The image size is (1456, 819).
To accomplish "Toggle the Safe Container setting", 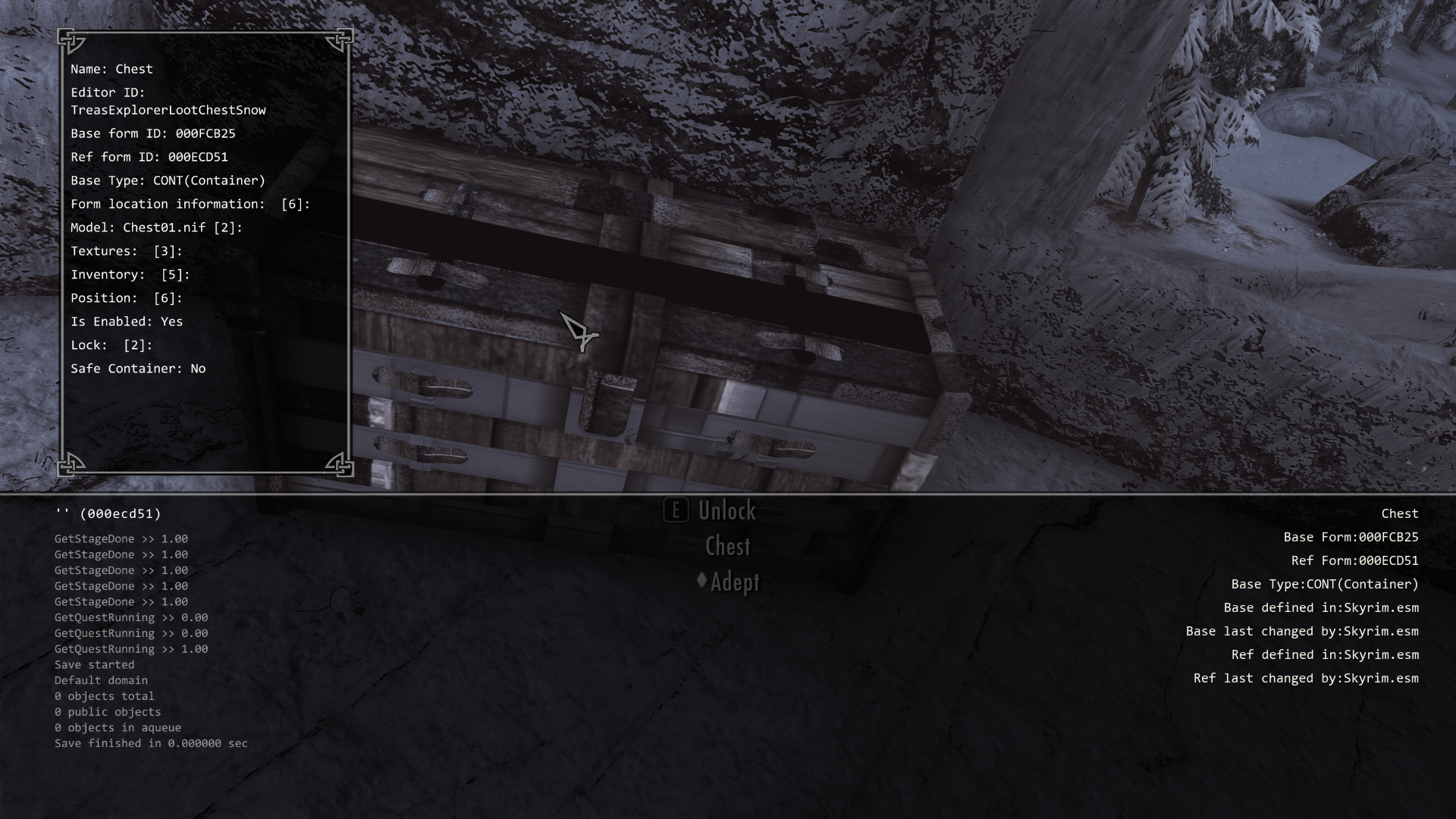I will point(136,369).
